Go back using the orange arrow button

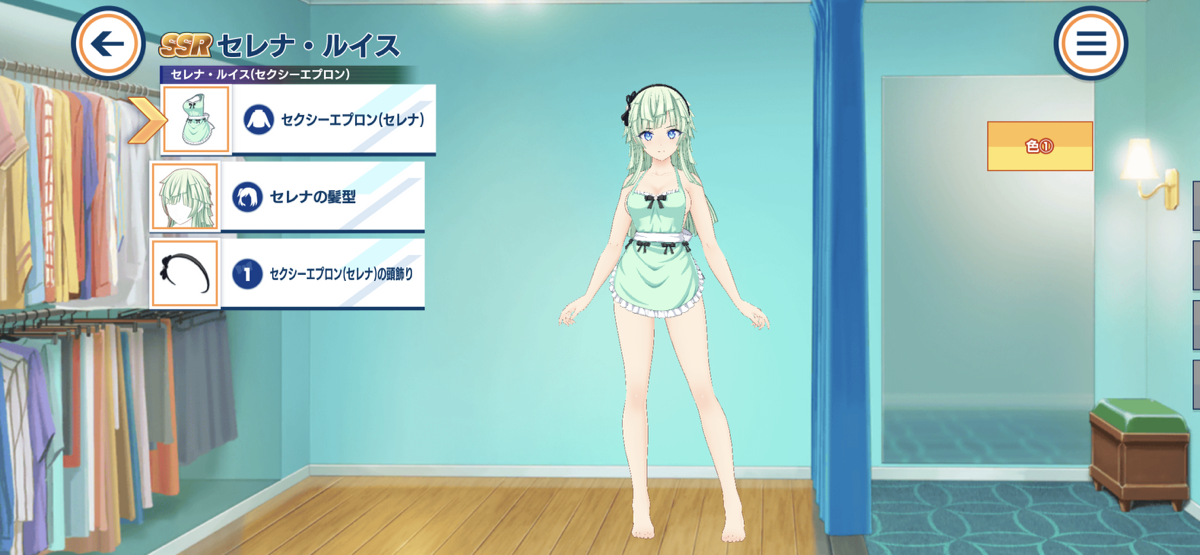click(108, 43)
